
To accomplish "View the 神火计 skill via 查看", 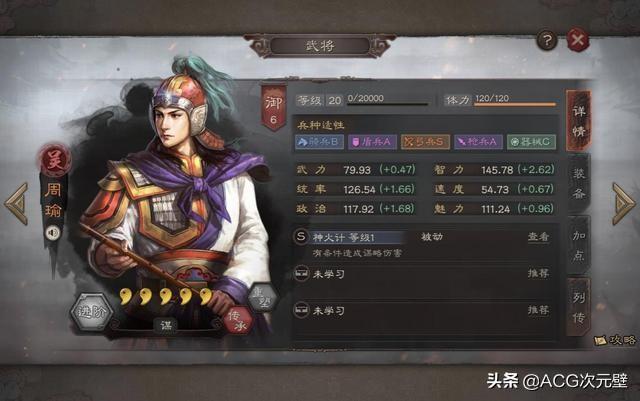I will point(537,237).
